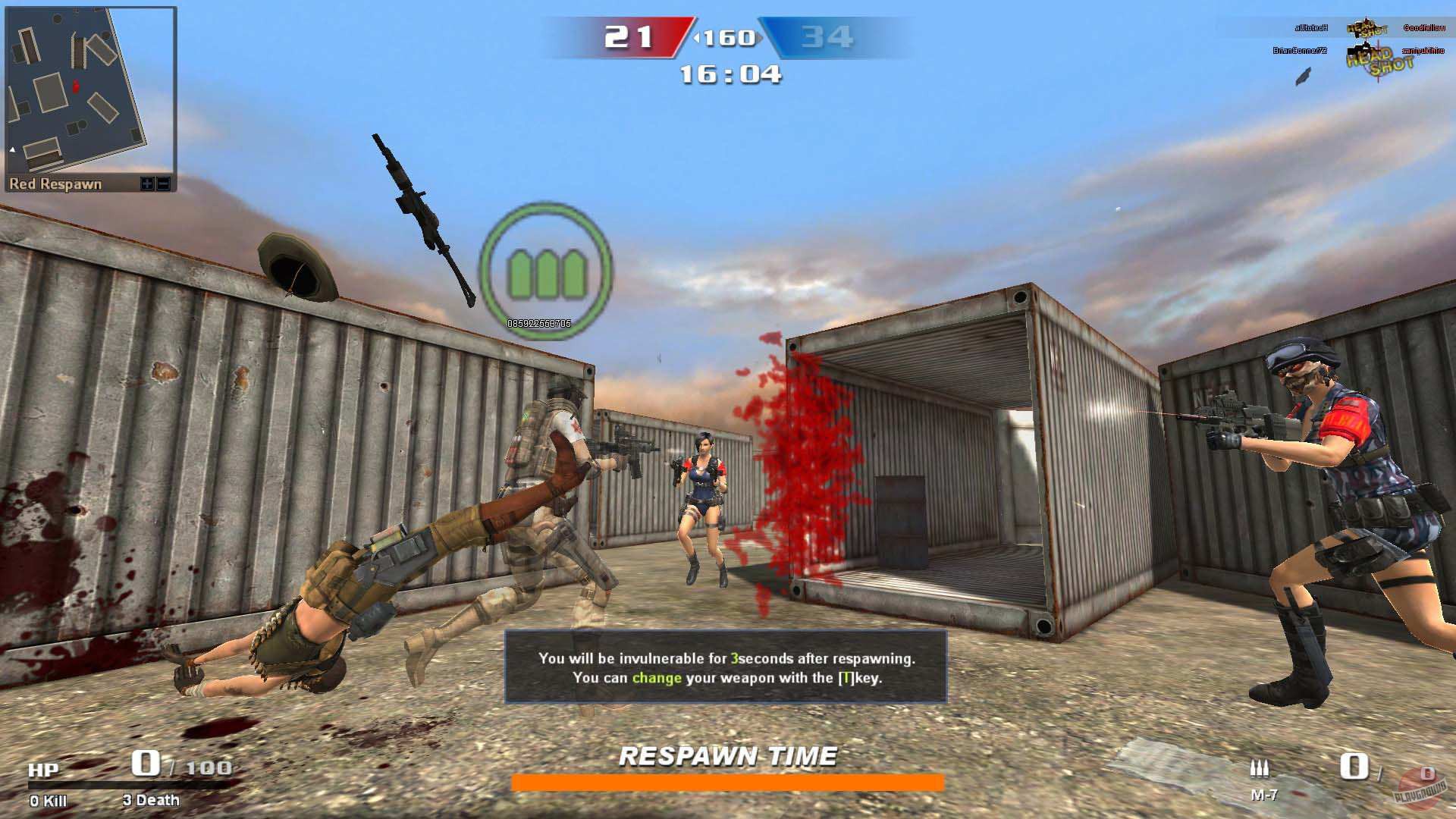Click the HEADSHOT icon beside saniyukihiro
1456x819 pixels.
(x=1376, y=64)
